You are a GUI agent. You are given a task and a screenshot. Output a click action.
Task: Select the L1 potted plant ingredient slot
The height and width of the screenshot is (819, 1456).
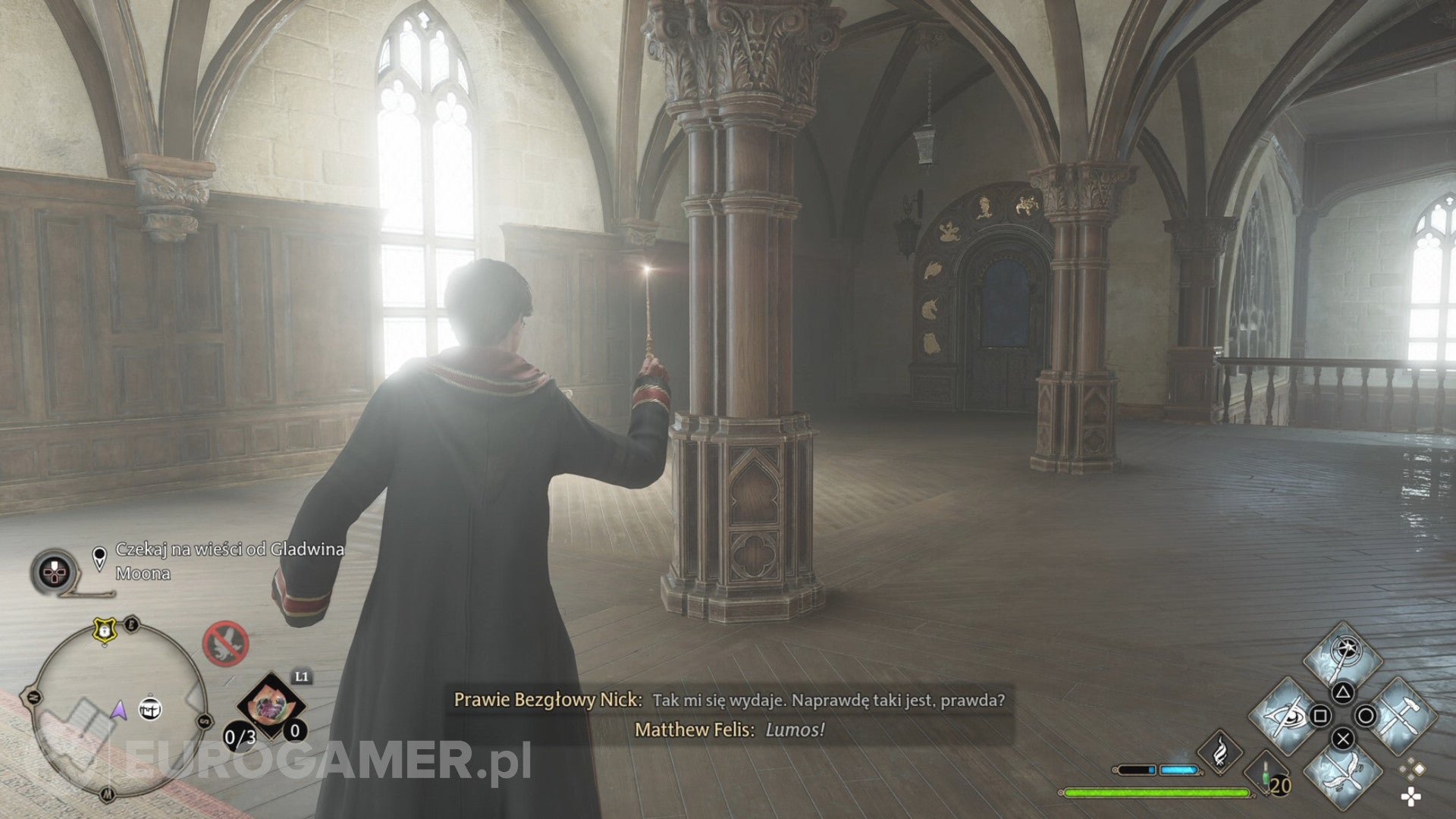tap(270, 702)
